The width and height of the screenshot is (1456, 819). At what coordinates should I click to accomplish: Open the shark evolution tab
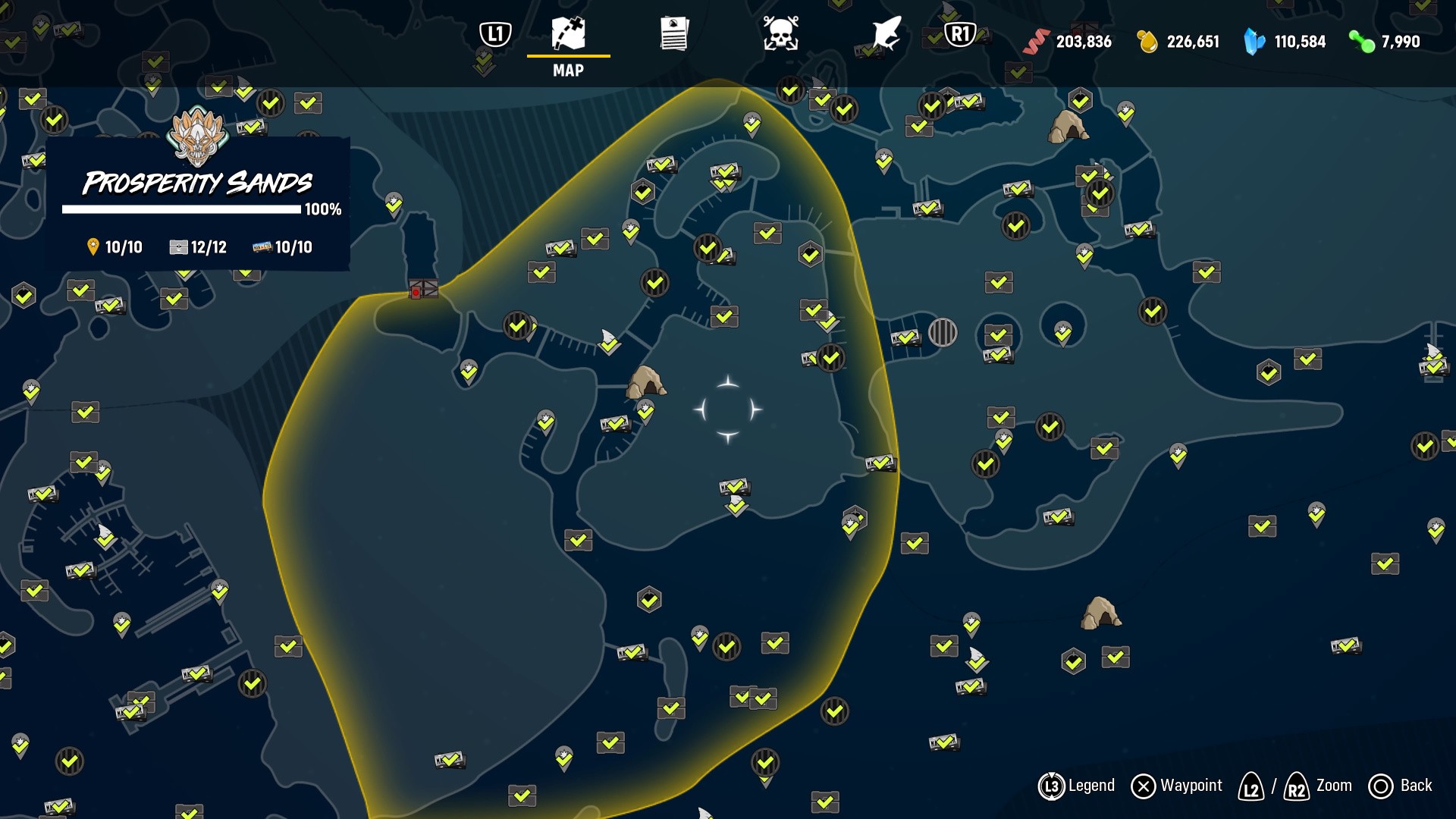click(x=886, y=34)
